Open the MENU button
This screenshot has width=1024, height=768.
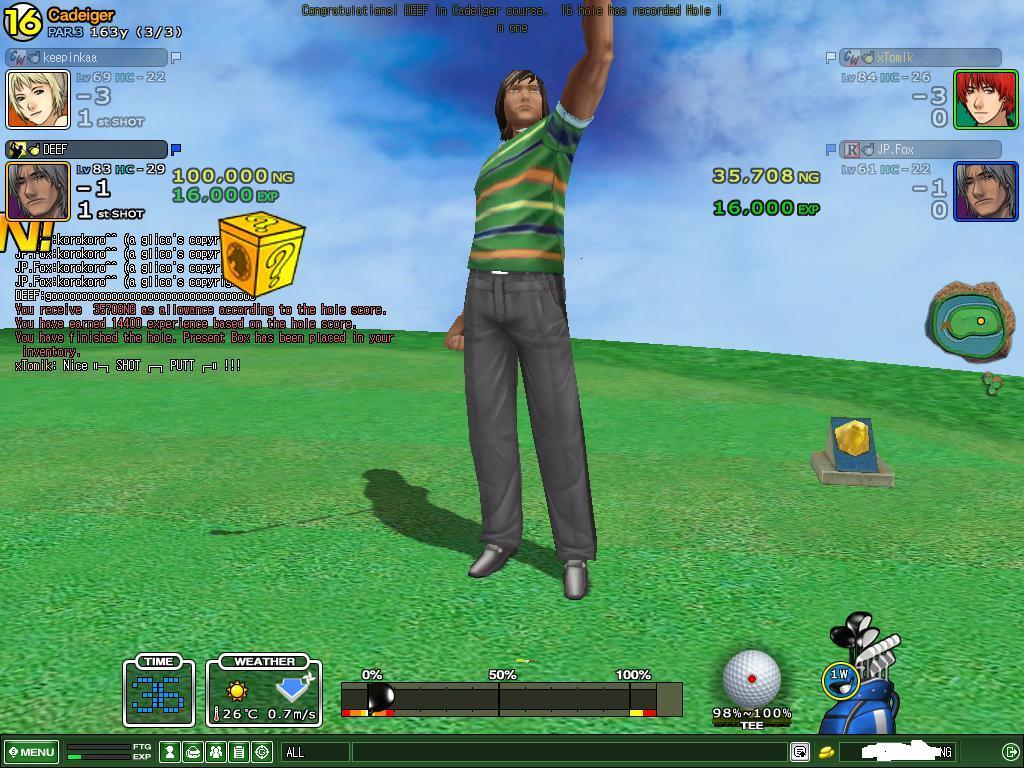pyautogui.click(x=32, y=752)
